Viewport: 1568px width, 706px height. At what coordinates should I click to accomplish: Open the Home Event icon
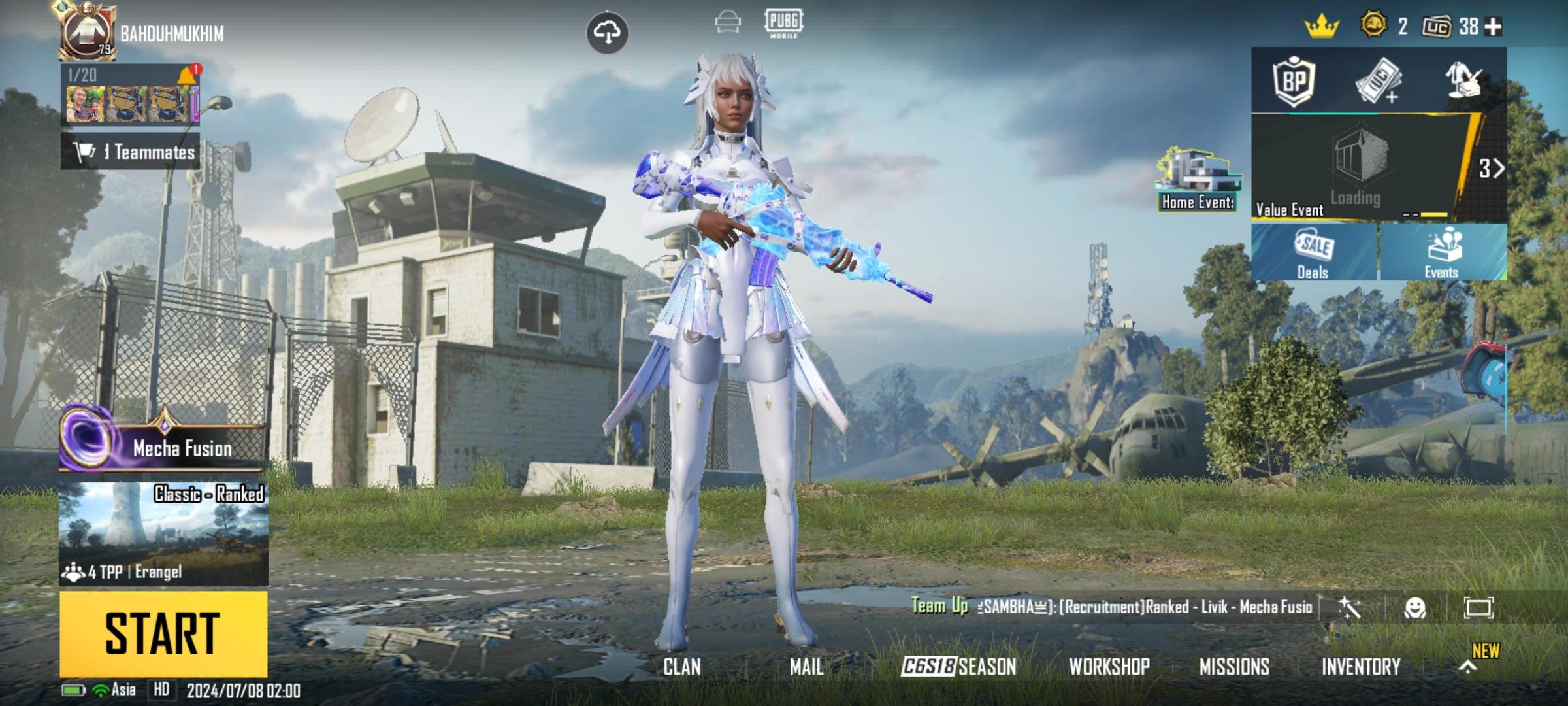pos(1198,180)
